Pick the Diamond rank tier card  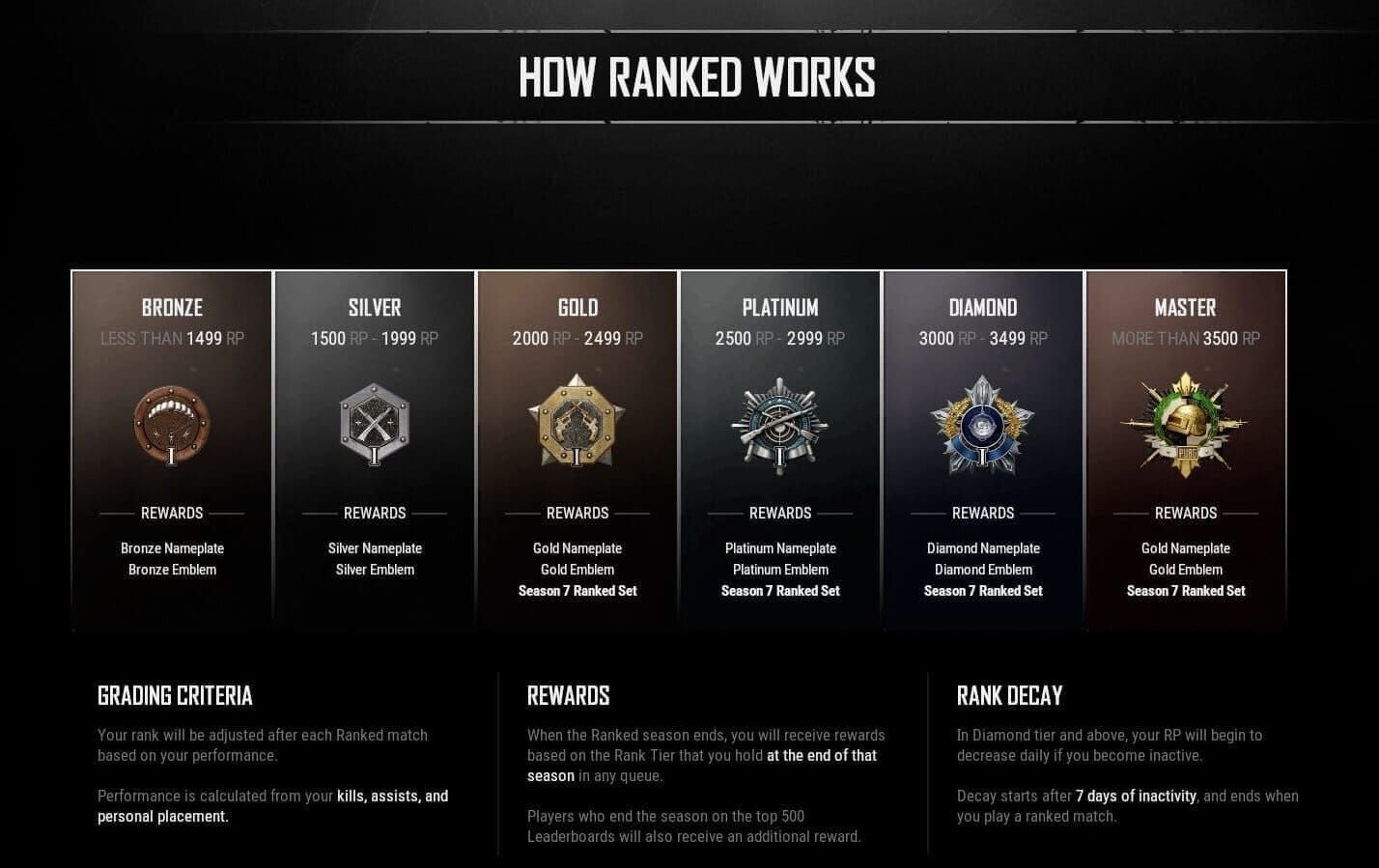coord(983,450)
